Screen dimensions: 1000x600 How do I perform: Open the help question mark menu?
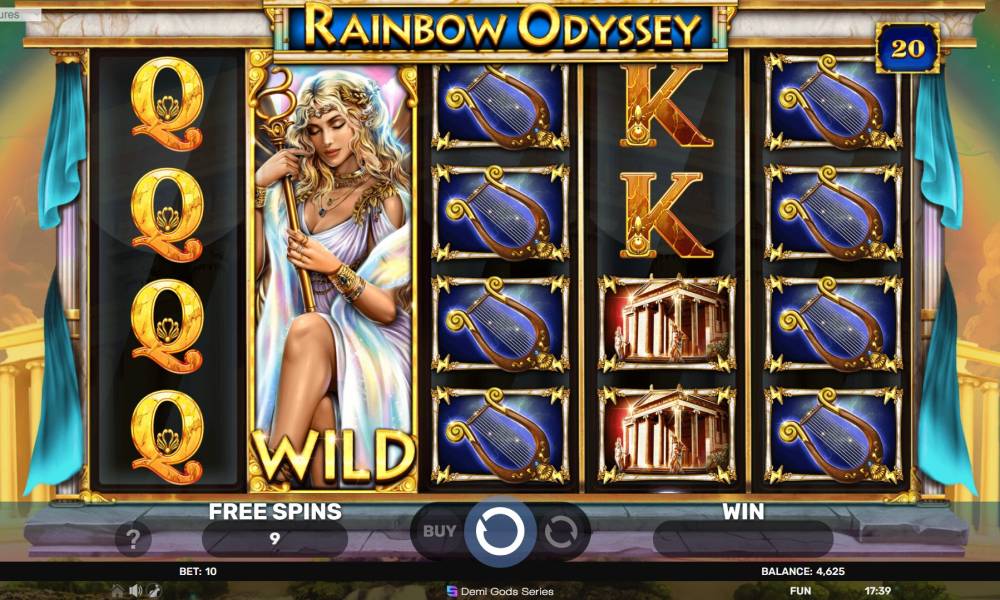click(132, 540)
